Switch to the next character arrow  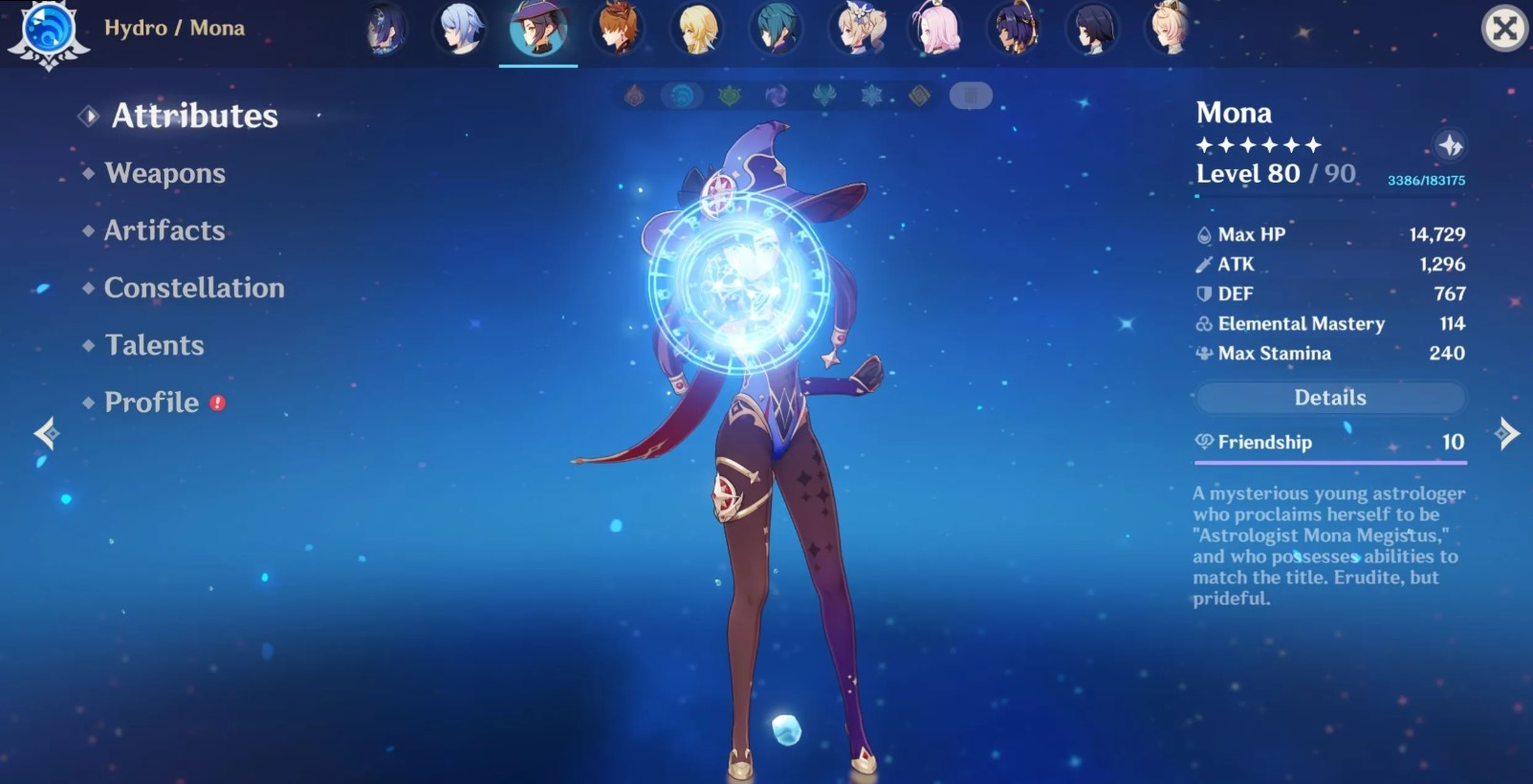pos(1507,433)
